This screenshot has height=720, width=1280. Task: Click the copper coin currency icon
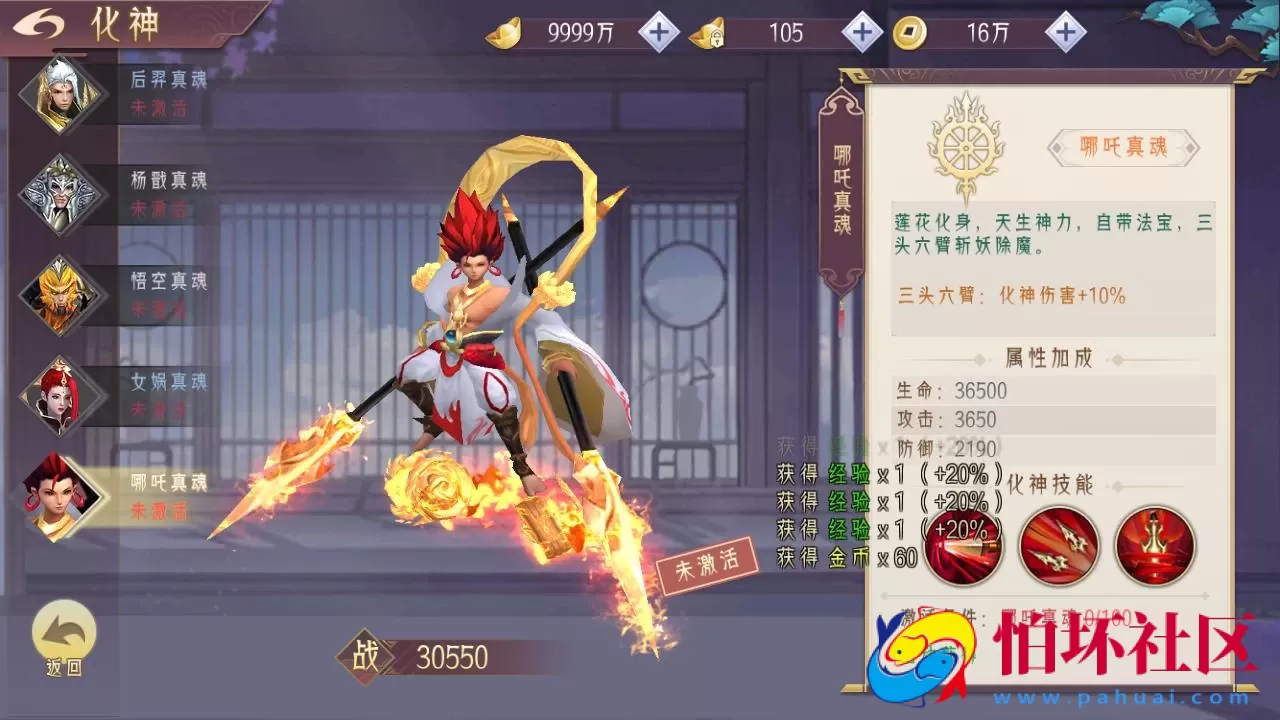910,32
